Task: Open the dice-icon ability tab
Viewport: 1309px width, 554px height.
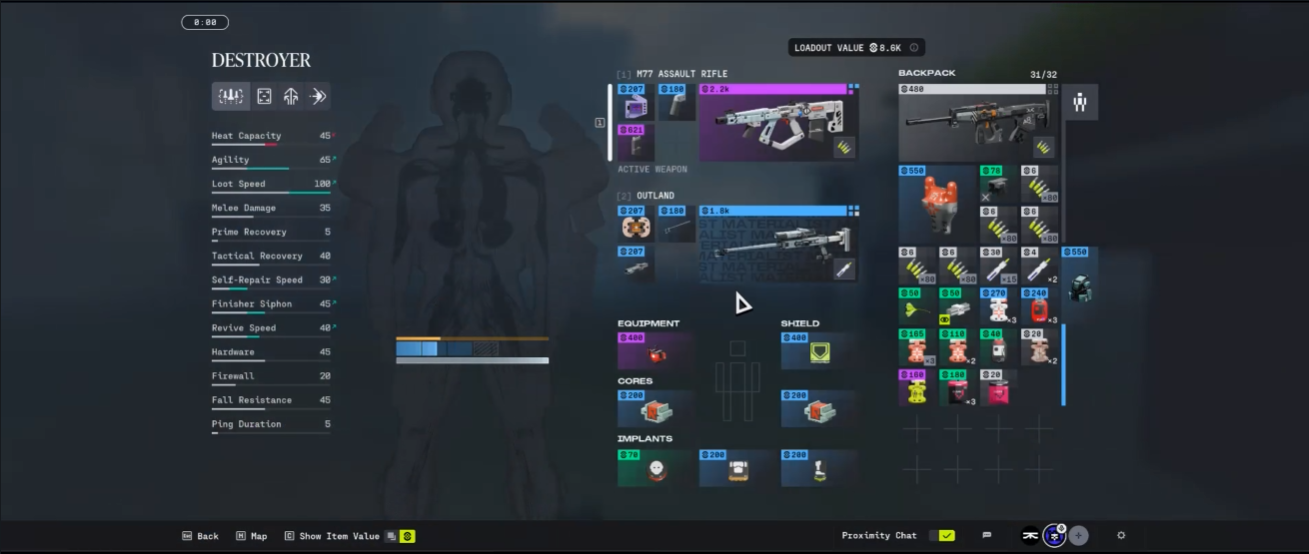Action: click(264, 96)
